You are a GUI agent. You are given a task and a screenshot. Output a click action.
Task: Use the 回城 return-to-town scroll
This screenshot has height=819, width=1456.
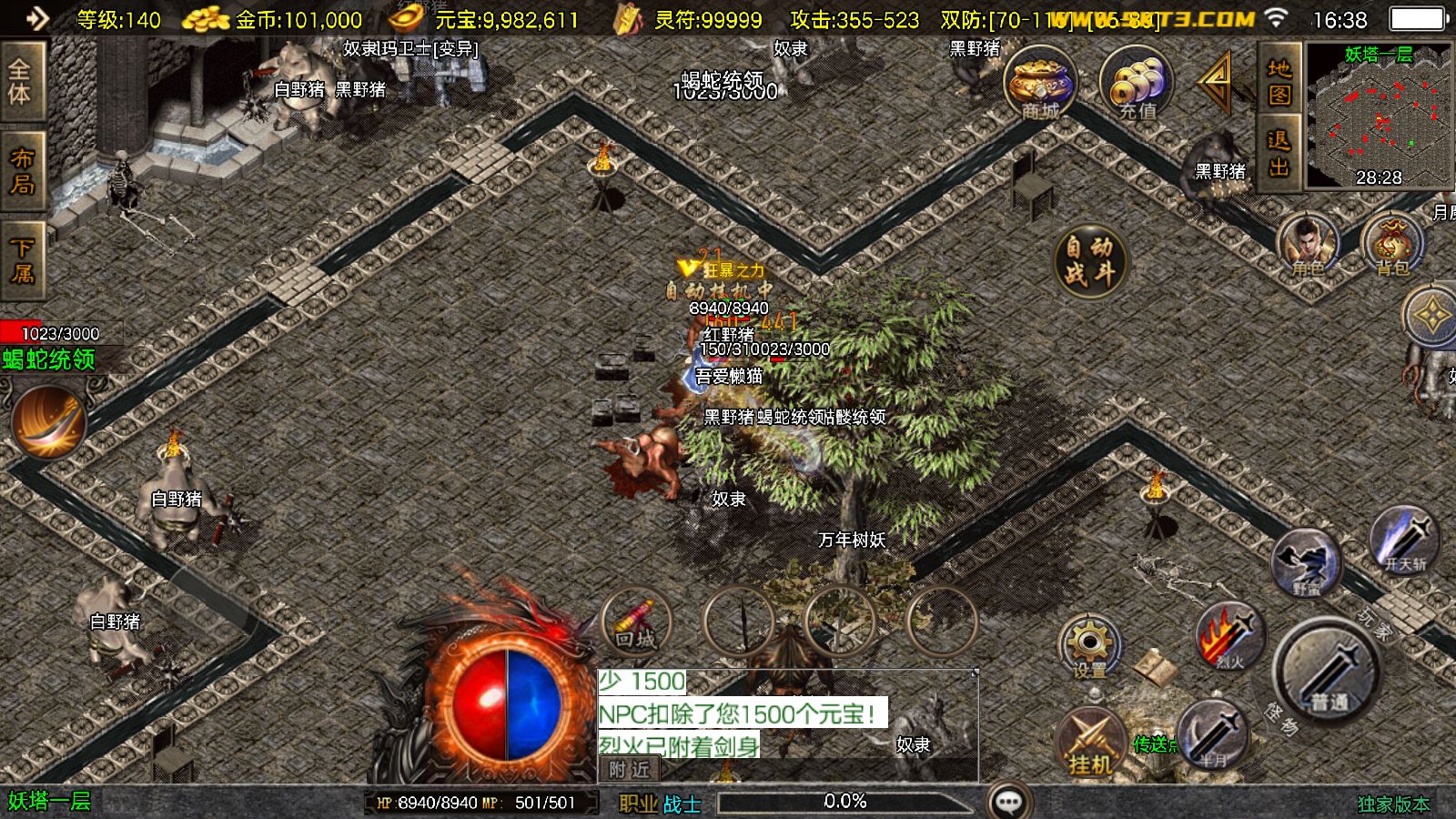coord(636,622)
